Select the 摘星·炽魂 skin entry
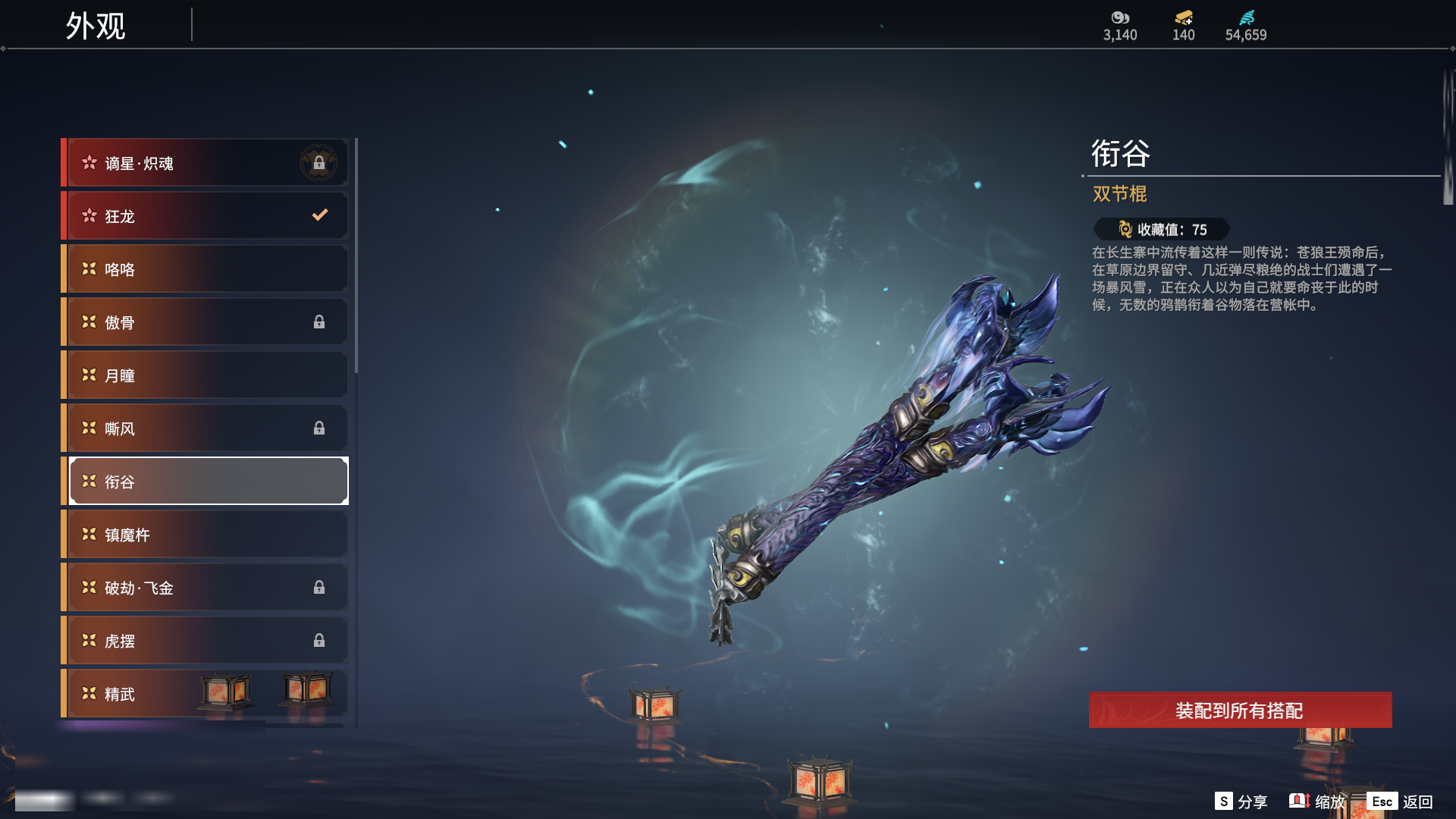This screenshot has height=819, width=1456. click(205, 163)
